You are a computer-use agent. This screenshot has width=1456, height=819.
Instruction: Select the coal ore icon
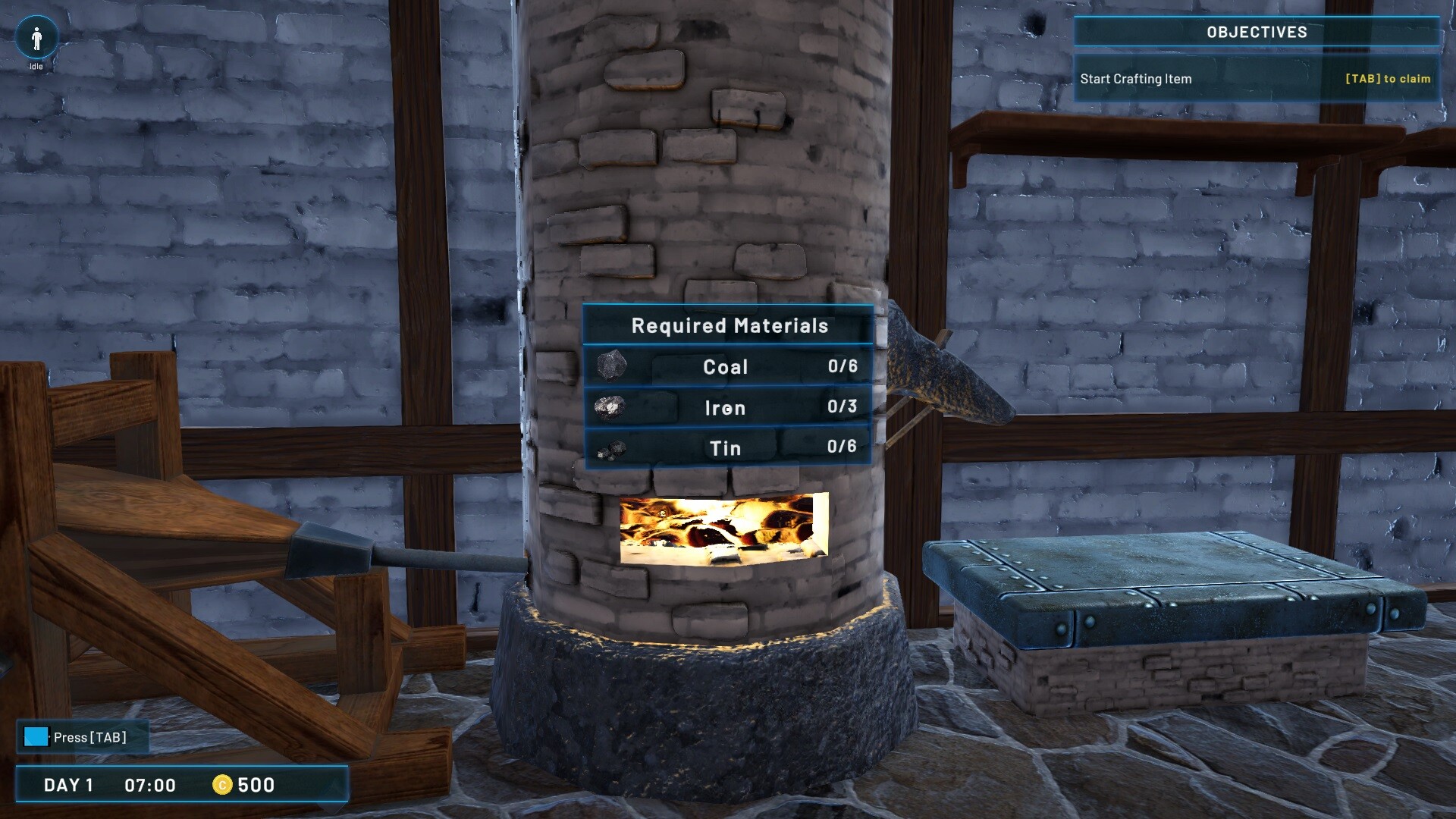pyautogui.click(x=613, y=365)
